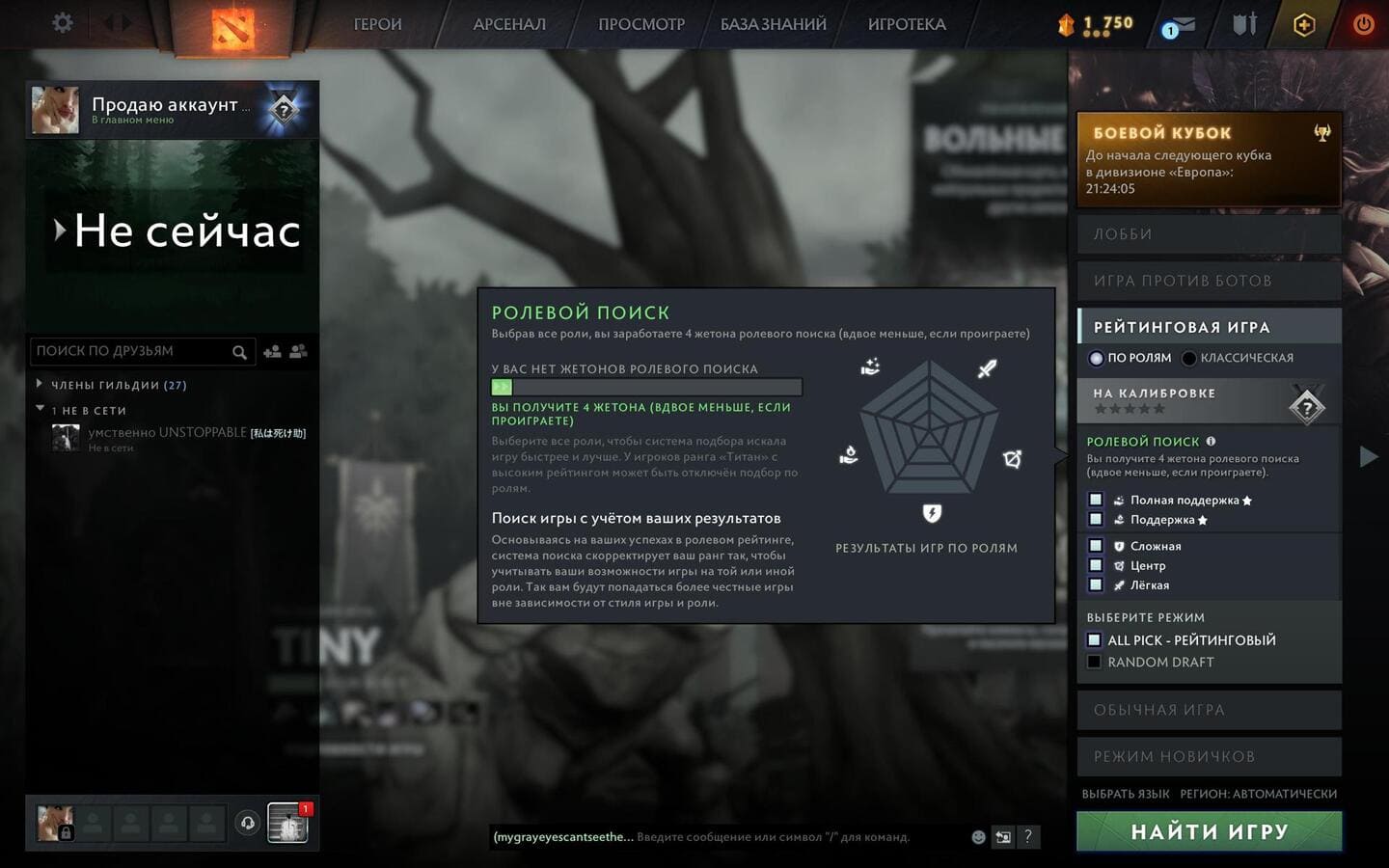
Task: Enable the RANDOM DRAFT mode checkbox
Action: click(1094, 662)
